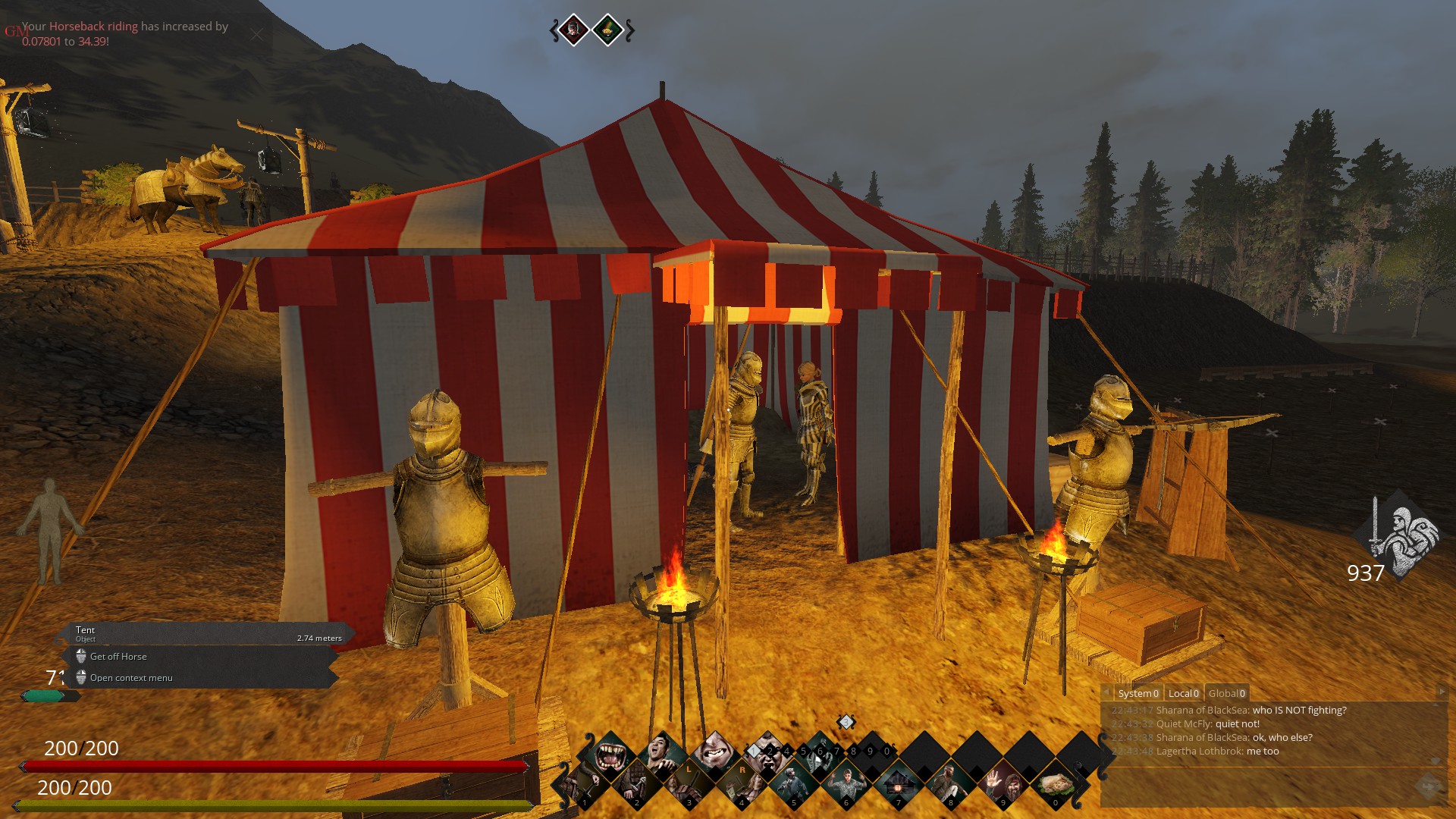Open the Local chat tab
Screen dimensions: 1456x819
[x=1183, y=693]
